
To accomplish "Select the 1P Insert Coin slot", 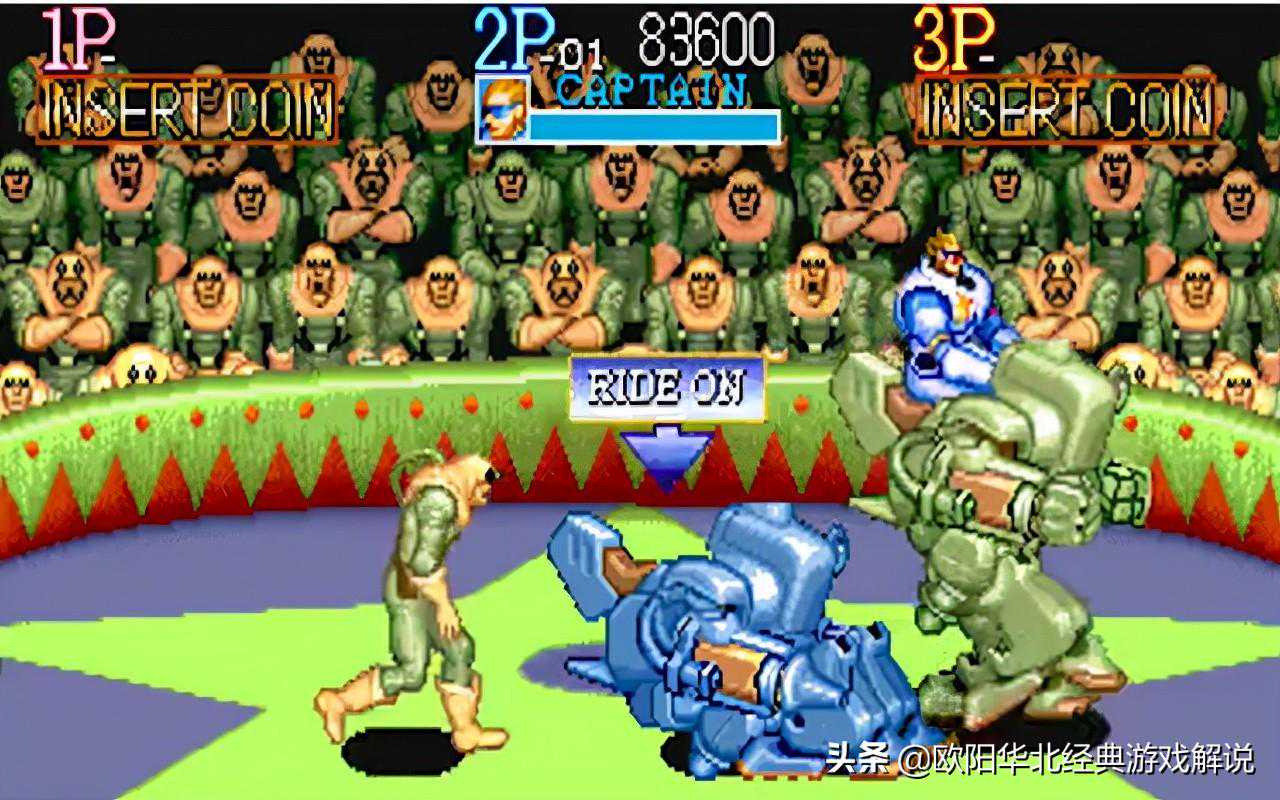I will click(x=187, y=109).
